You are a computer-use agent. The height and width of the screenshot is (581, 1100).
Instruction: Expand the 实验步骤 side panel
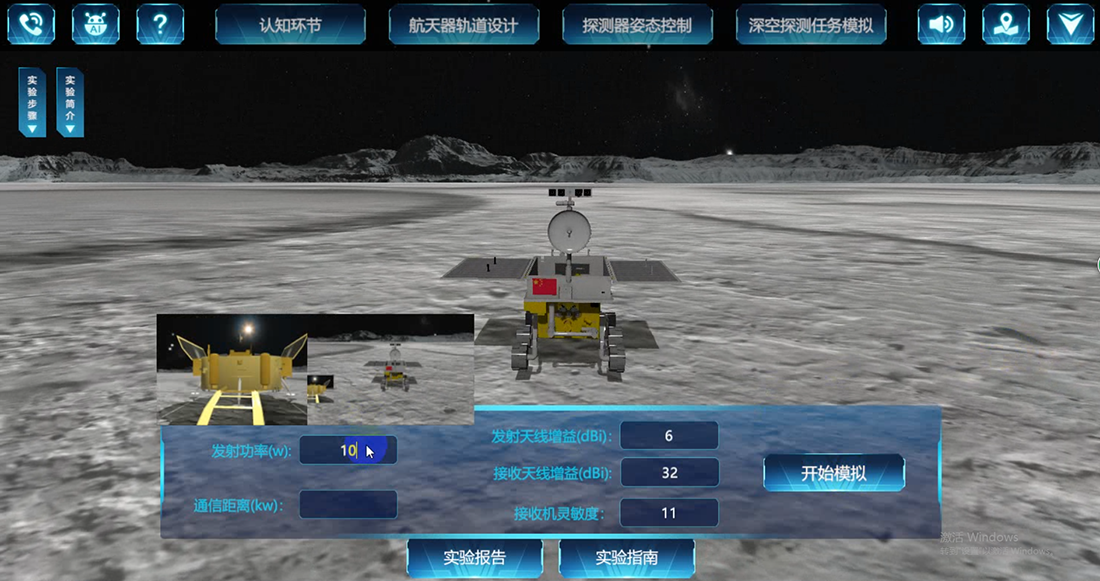[32, 102]
